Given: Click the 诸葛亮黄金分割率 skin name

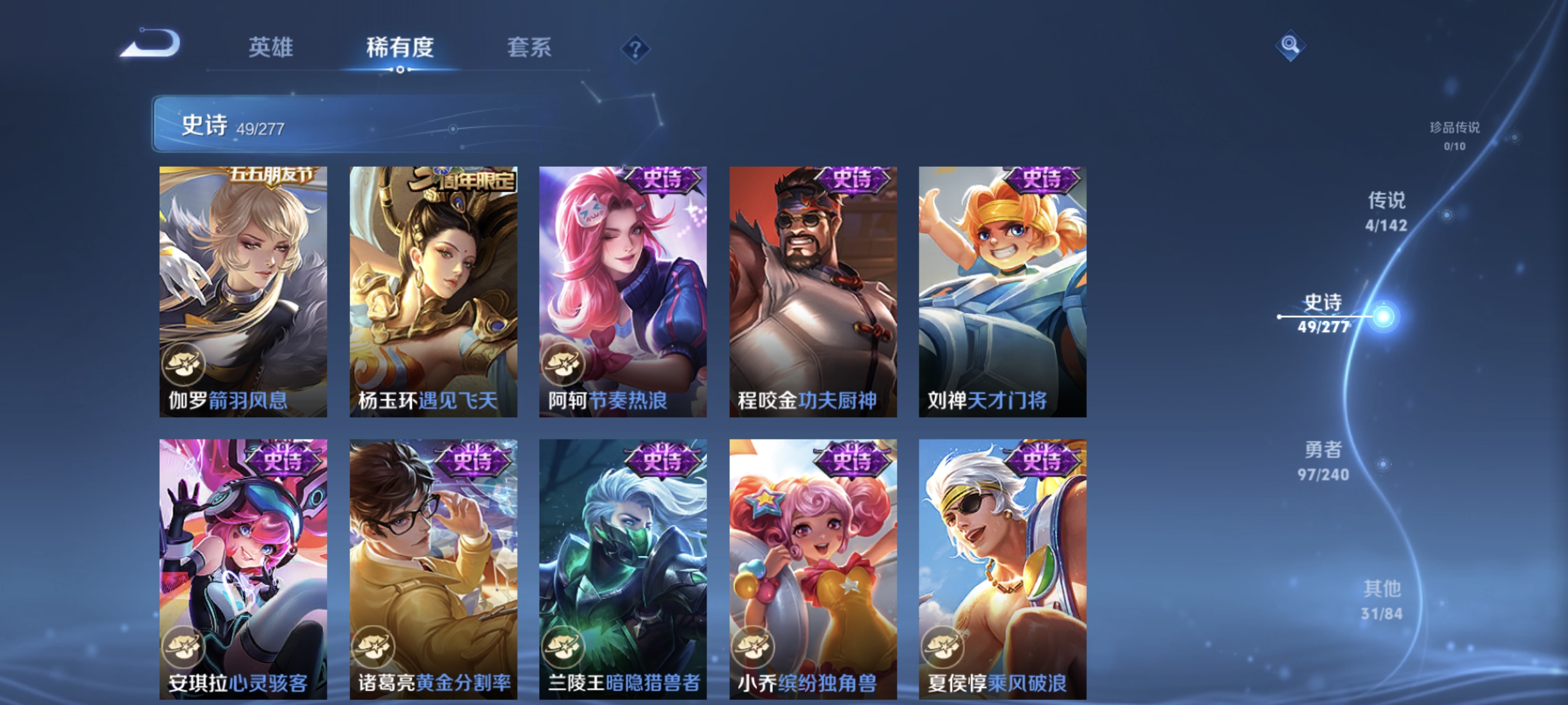Looking at the screenshot, I should (x=433, y=684).
